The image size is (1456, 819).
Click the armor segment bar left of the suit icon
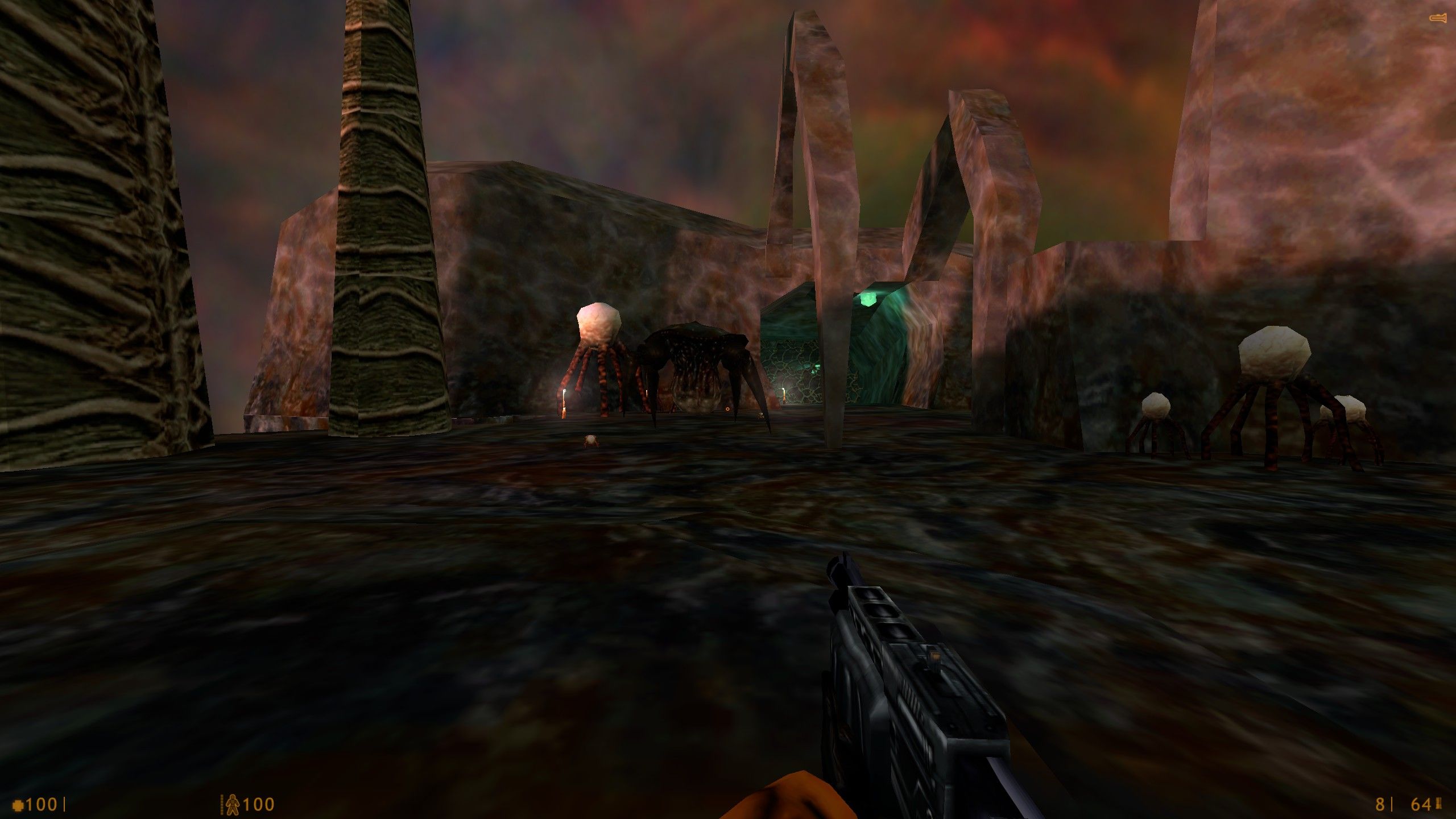(x=222, y=803)
